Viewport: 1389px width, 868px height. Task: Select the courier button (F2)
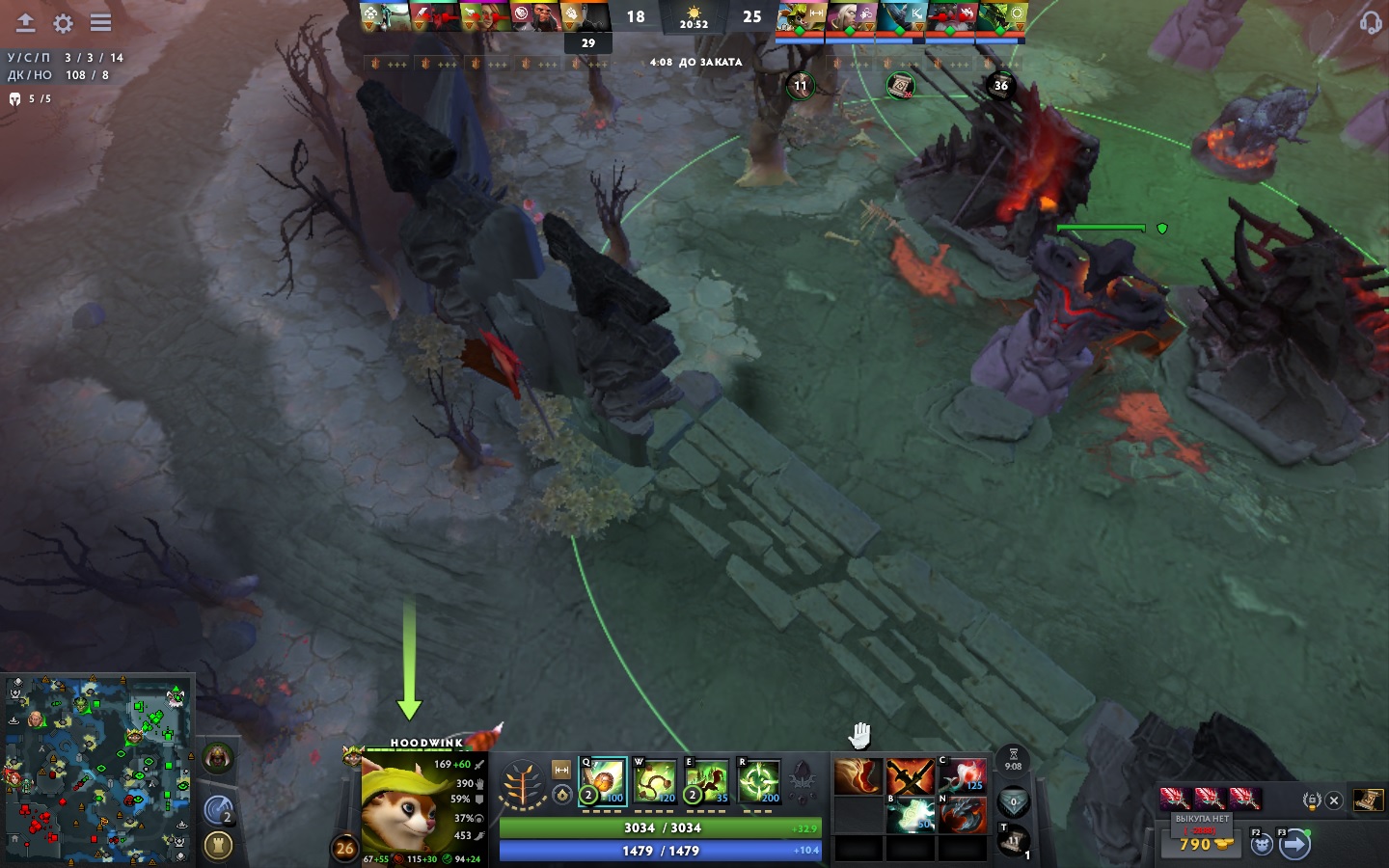click(1263, 845)
